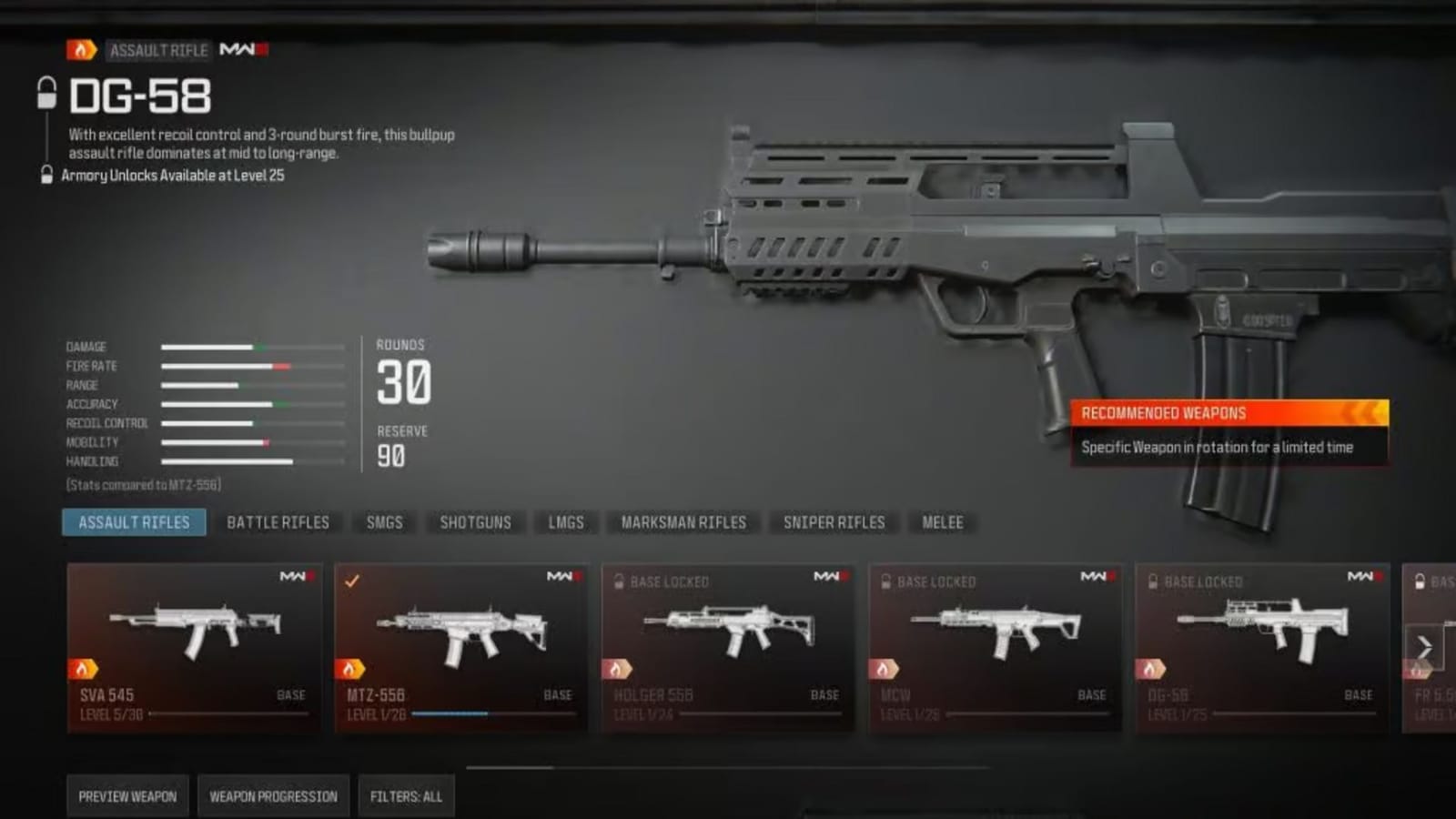The width and height of the screenshot is (1456, 819).
Task: Click the PREVIEW WEAPON button
Action: point(126,794)
